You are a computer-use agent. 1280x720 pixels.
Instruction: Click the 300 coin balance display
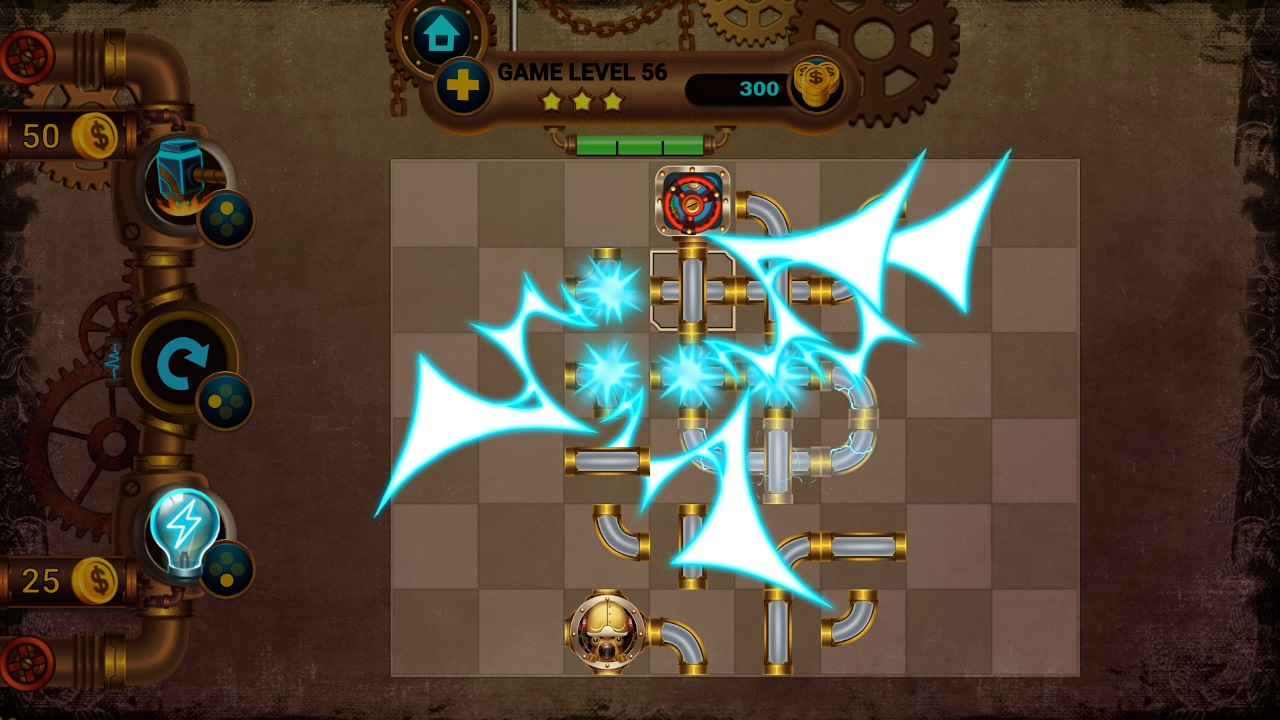757,88
